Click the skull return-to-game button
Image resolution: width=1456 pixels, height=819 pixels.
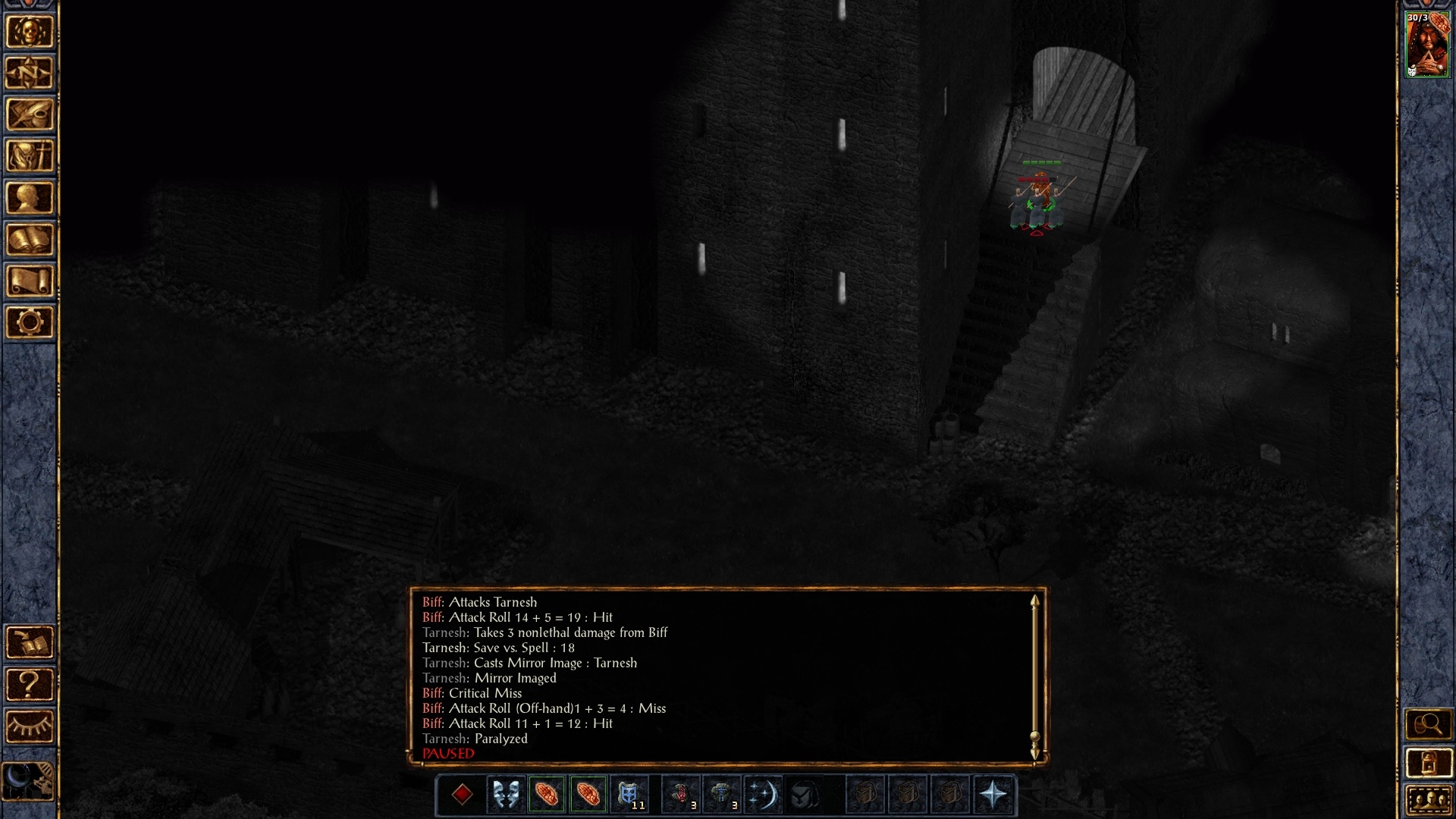[30, 32]
